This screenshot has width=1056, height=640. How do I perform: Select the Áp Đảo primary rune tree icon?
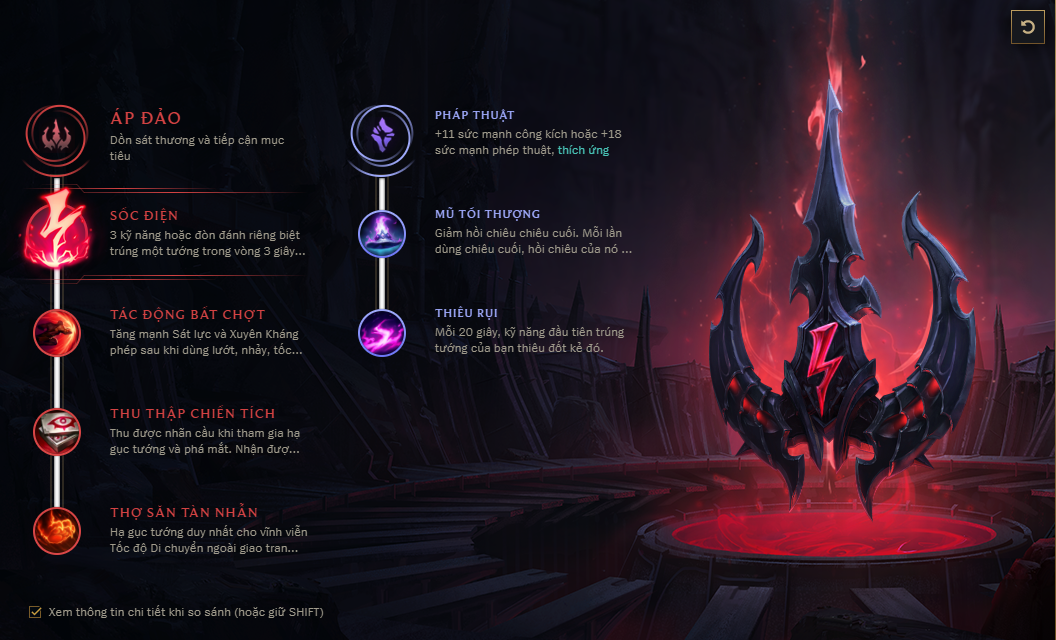57,133
